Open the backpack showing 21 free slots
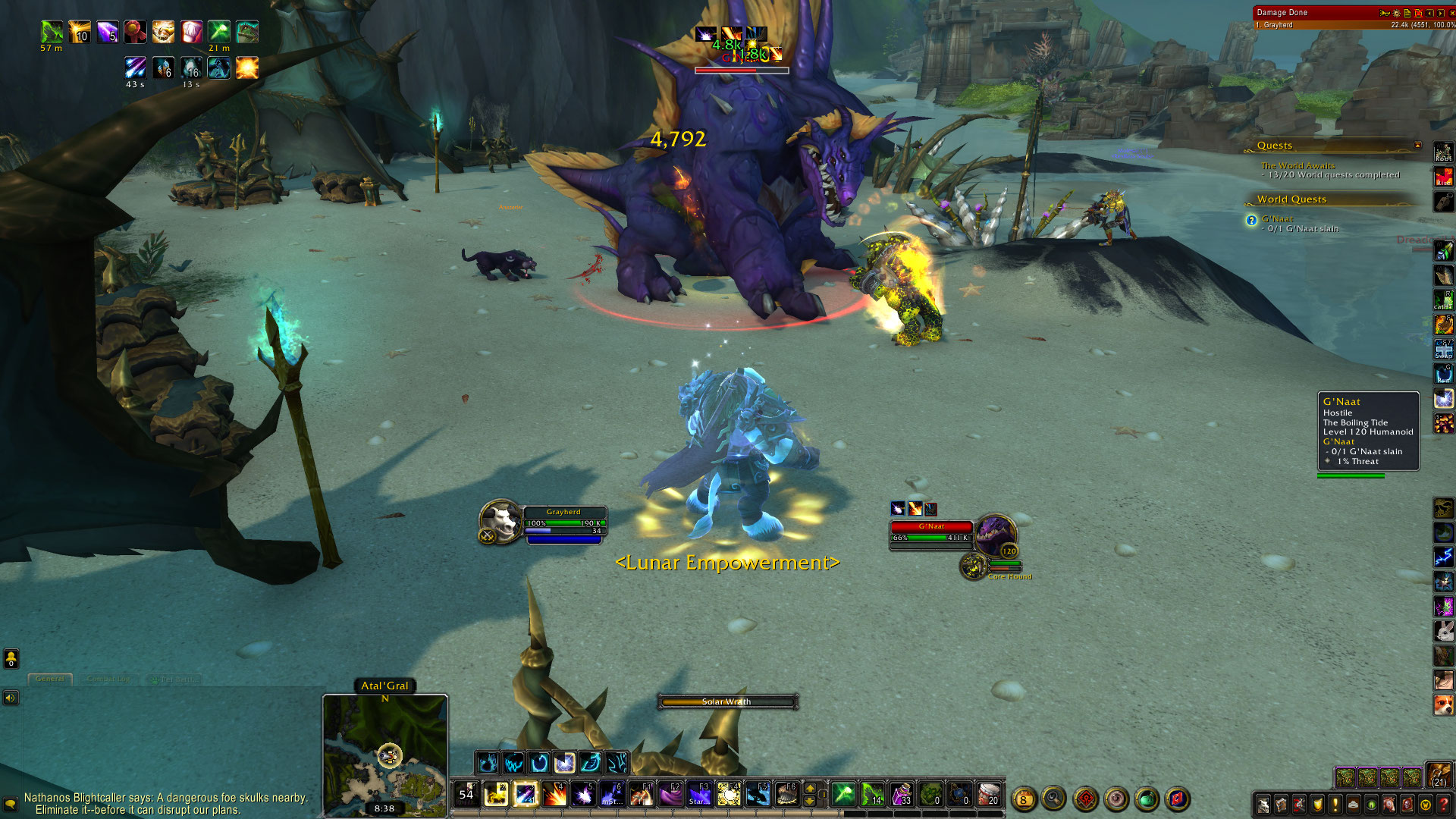 coord(1439,775)
